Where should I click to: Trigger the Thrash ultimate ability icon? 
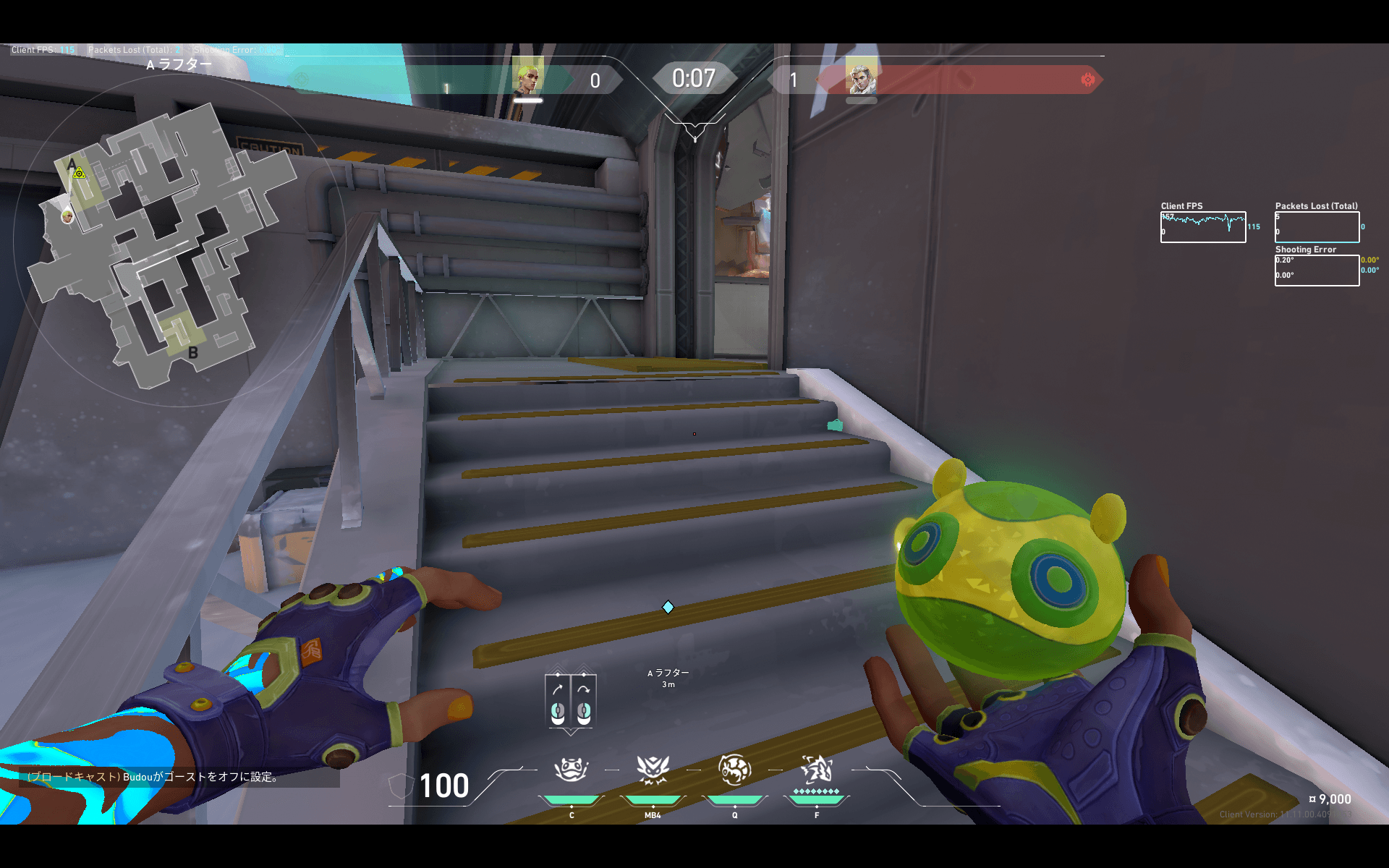click(x=817, y=770)
